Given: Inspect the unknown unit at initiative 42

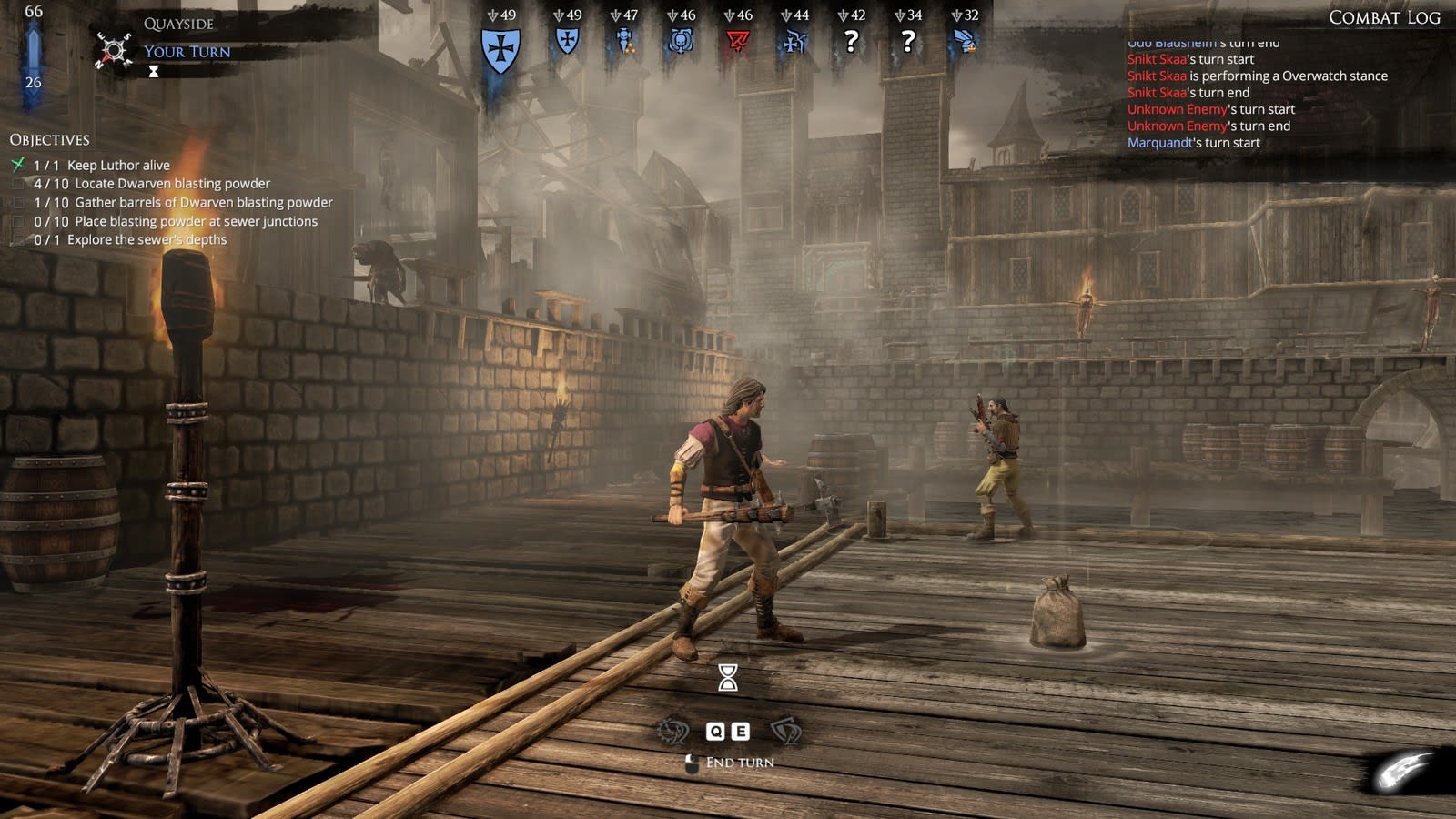Looking at the screenshot, I should pos(851,41).
